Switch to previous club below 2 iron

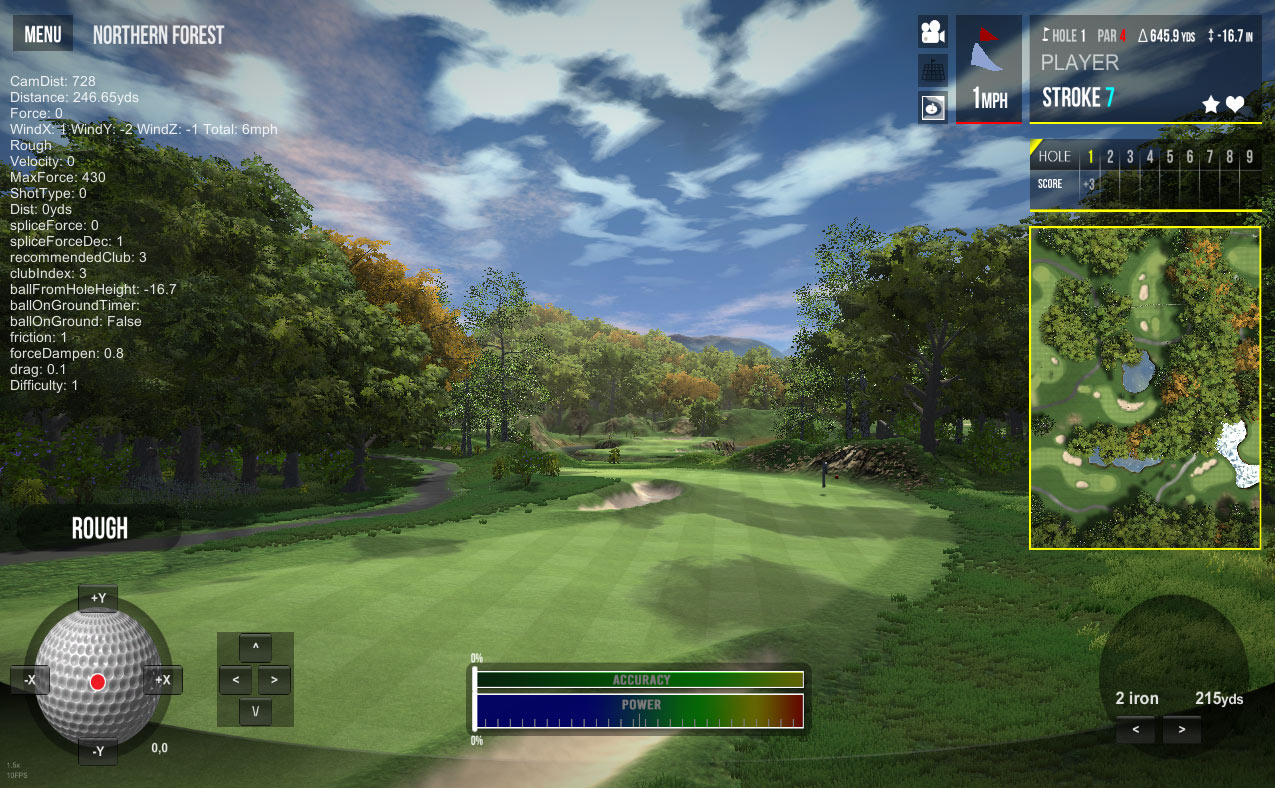point(1136,730)
